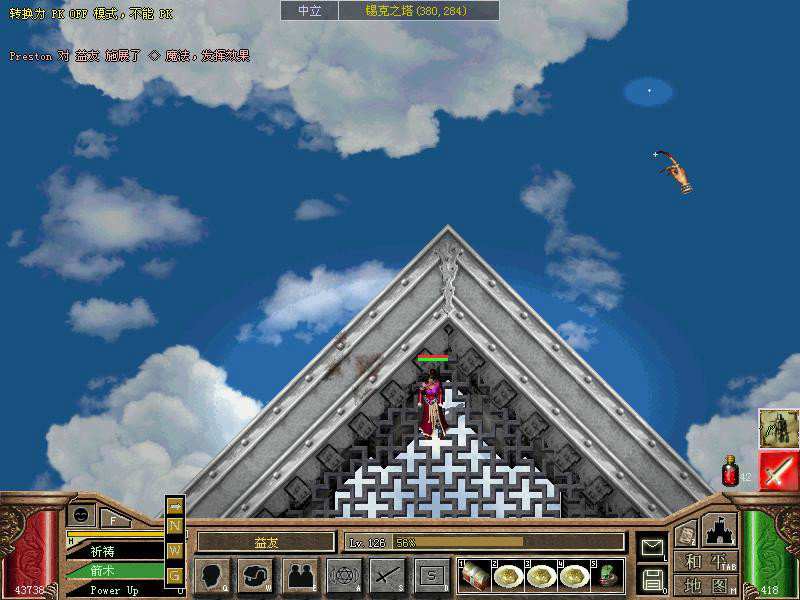This screenshot has height=600, width=800.
Task: Click the smiley face emotion button
Action: (x=80, y=514)
